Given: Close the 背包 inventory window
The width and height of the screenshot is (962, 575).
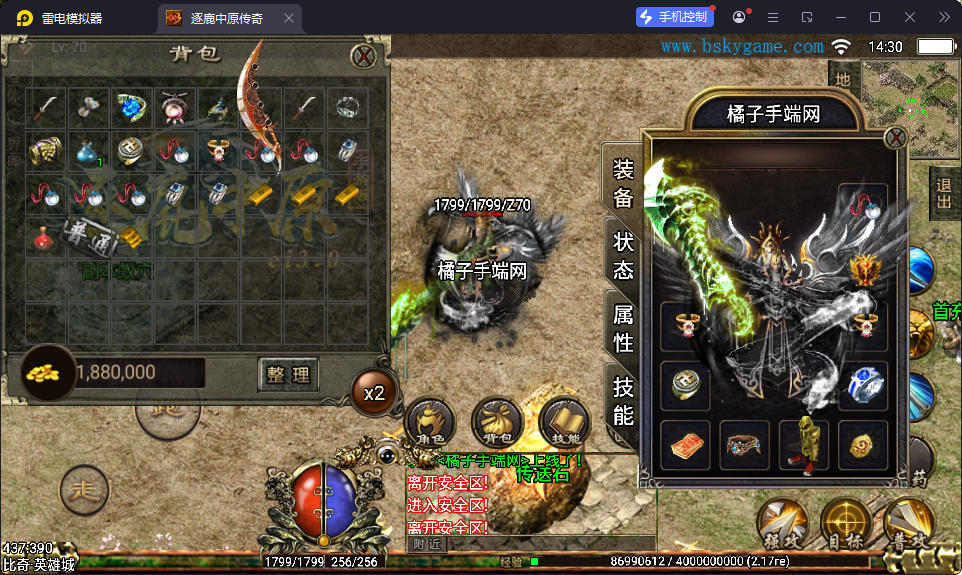Looking at the screenshot, I should click(367, 56).
